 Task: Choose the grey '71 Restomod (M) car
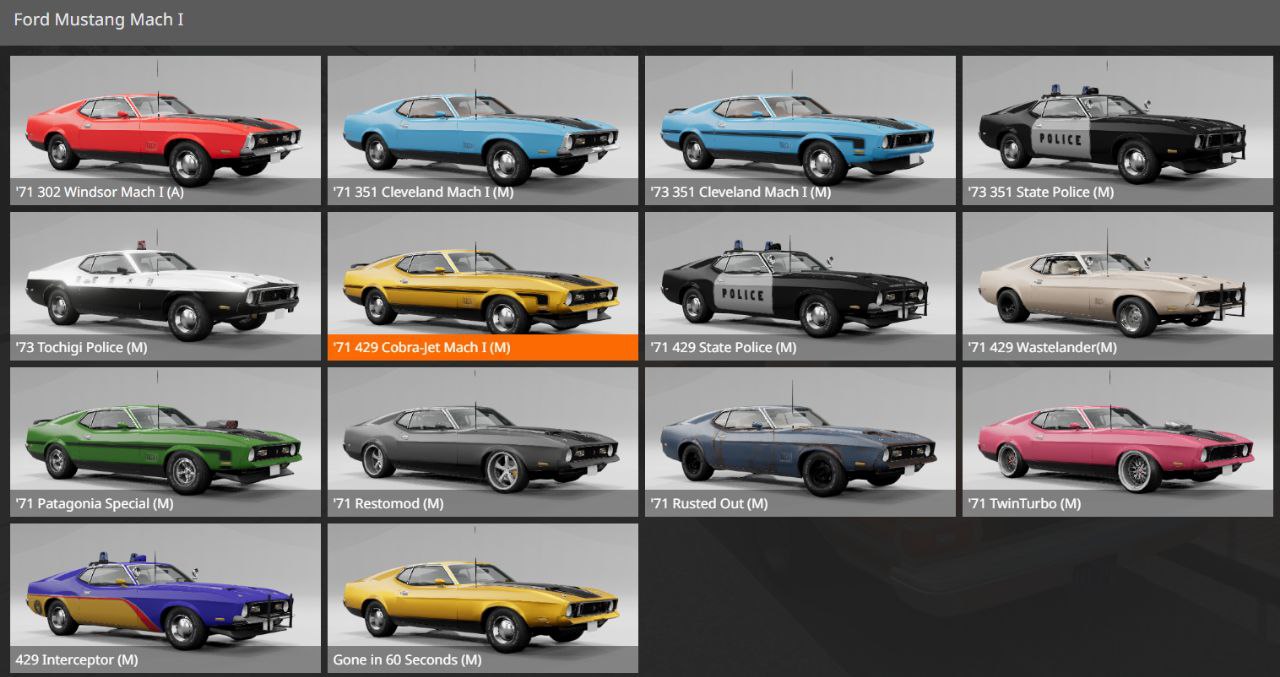click(x=482, y=442)
